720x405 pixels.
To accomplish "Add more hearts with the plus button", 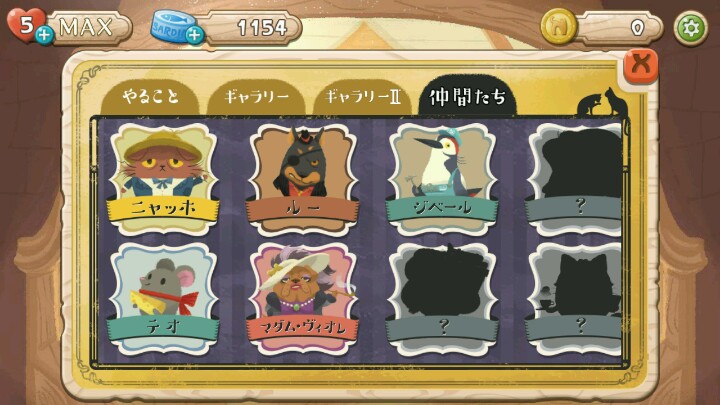I will pyautogui.click(x=44, y=36).
